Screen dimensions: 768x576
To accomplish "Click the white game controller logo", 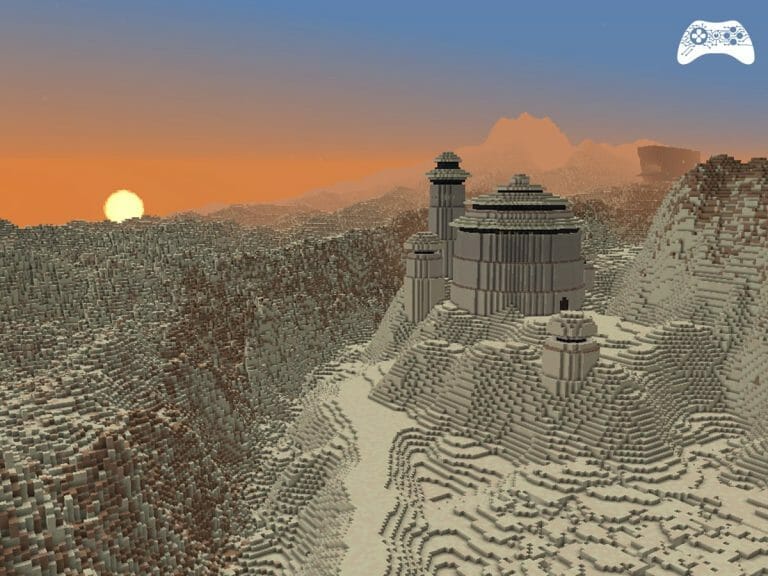I will point(715,42).
